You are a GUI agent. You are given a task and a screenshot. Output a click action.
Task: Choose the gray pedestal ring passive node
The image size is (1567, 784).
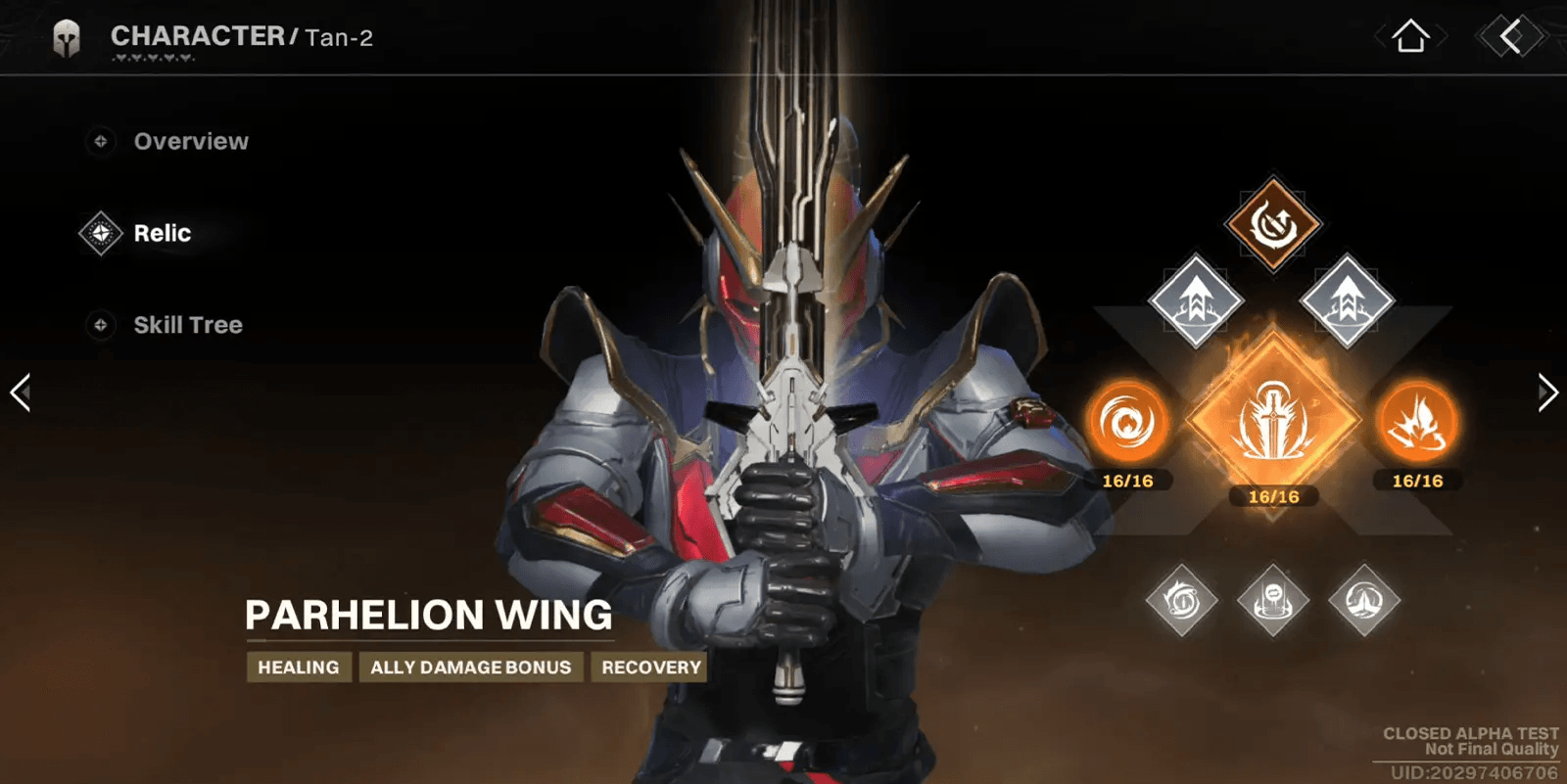(1272, 600)
